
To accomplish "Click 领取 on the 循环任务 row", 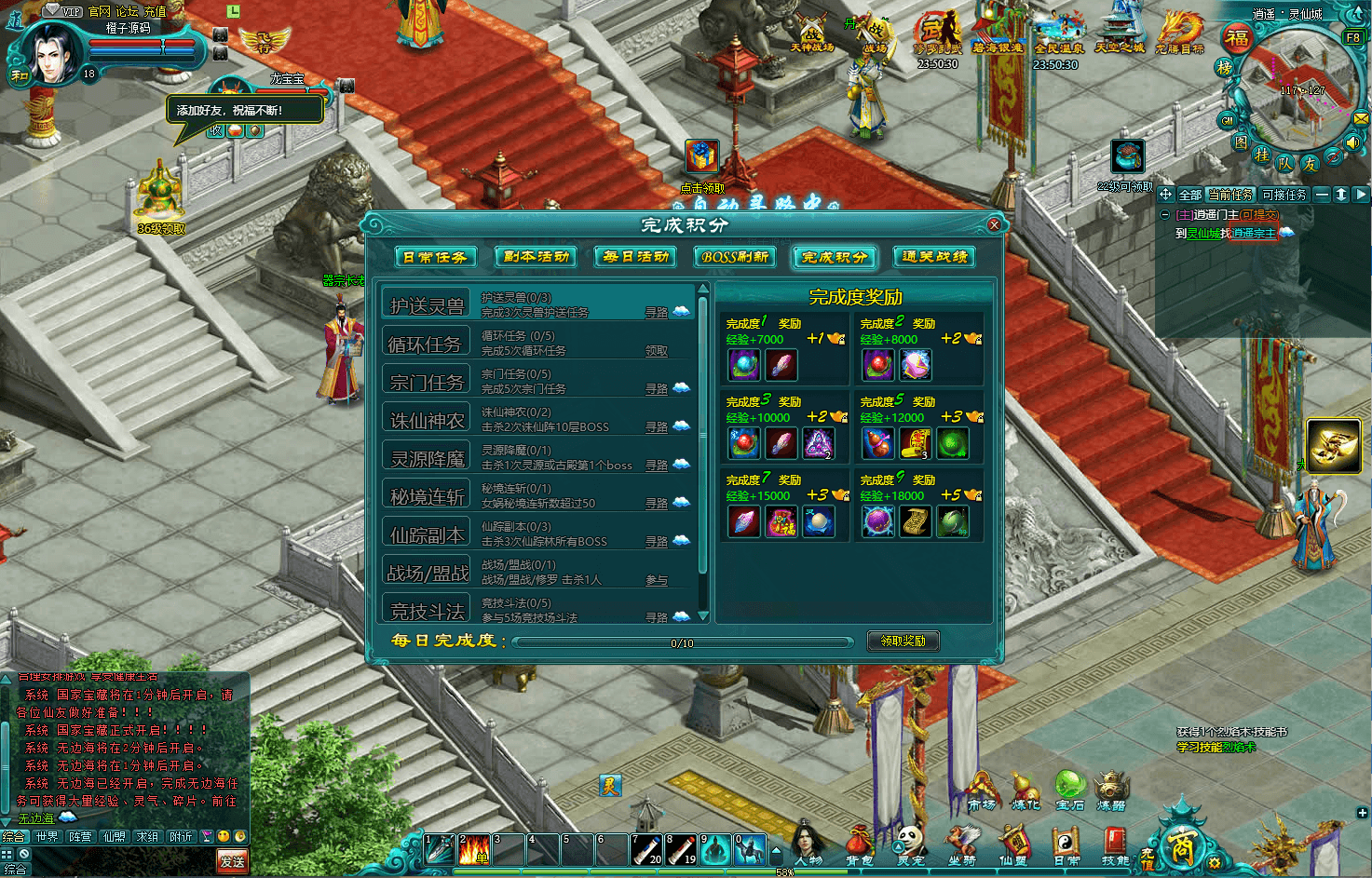I will 657,351.
